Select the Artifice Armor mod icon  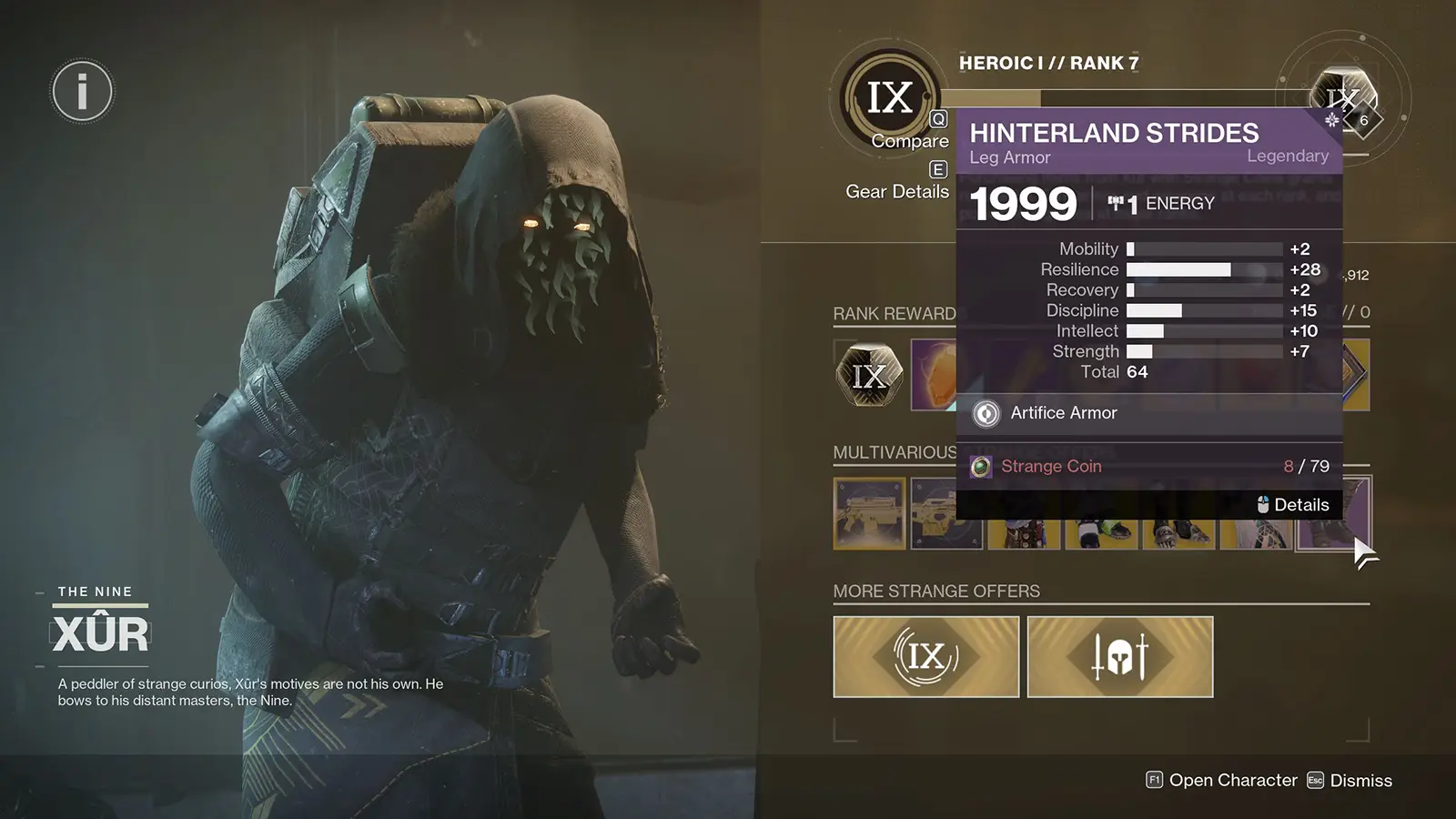[986, 413]
